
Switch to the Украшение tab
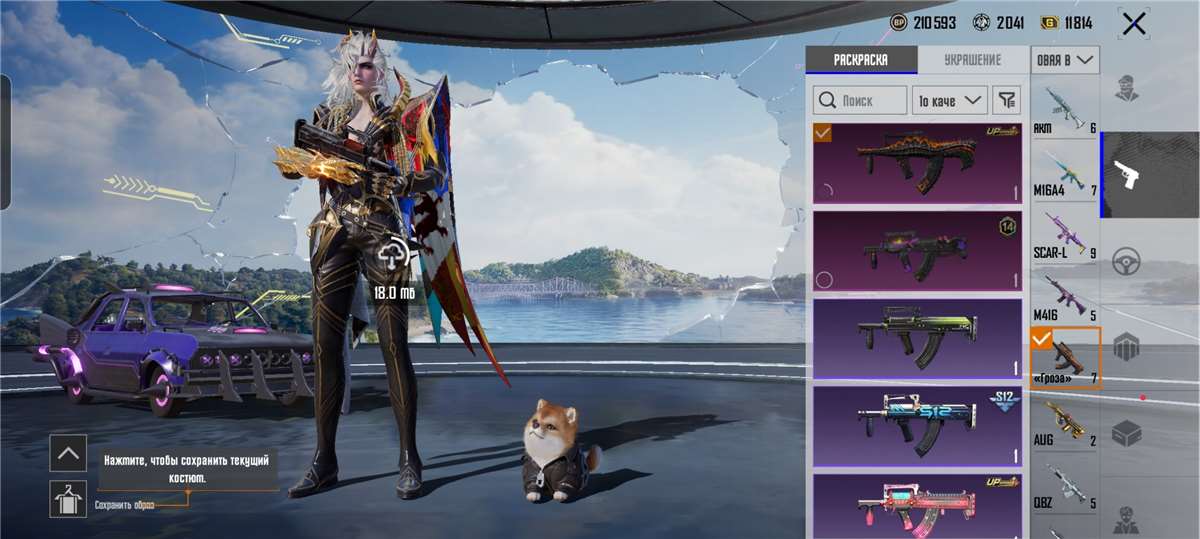(972, 60)
